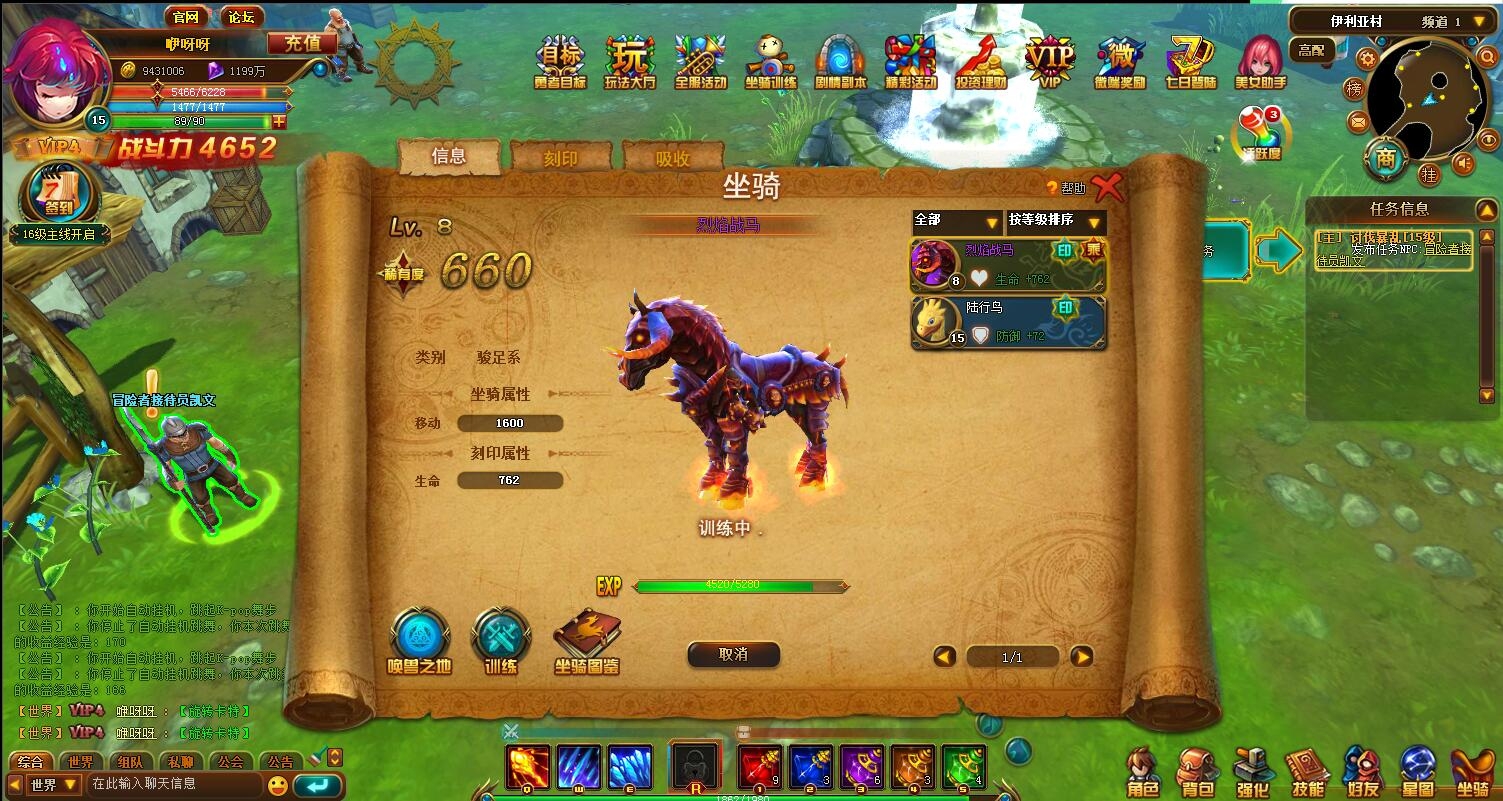Click the 取消 button
1503x801 pixels.
pos(733,654)
